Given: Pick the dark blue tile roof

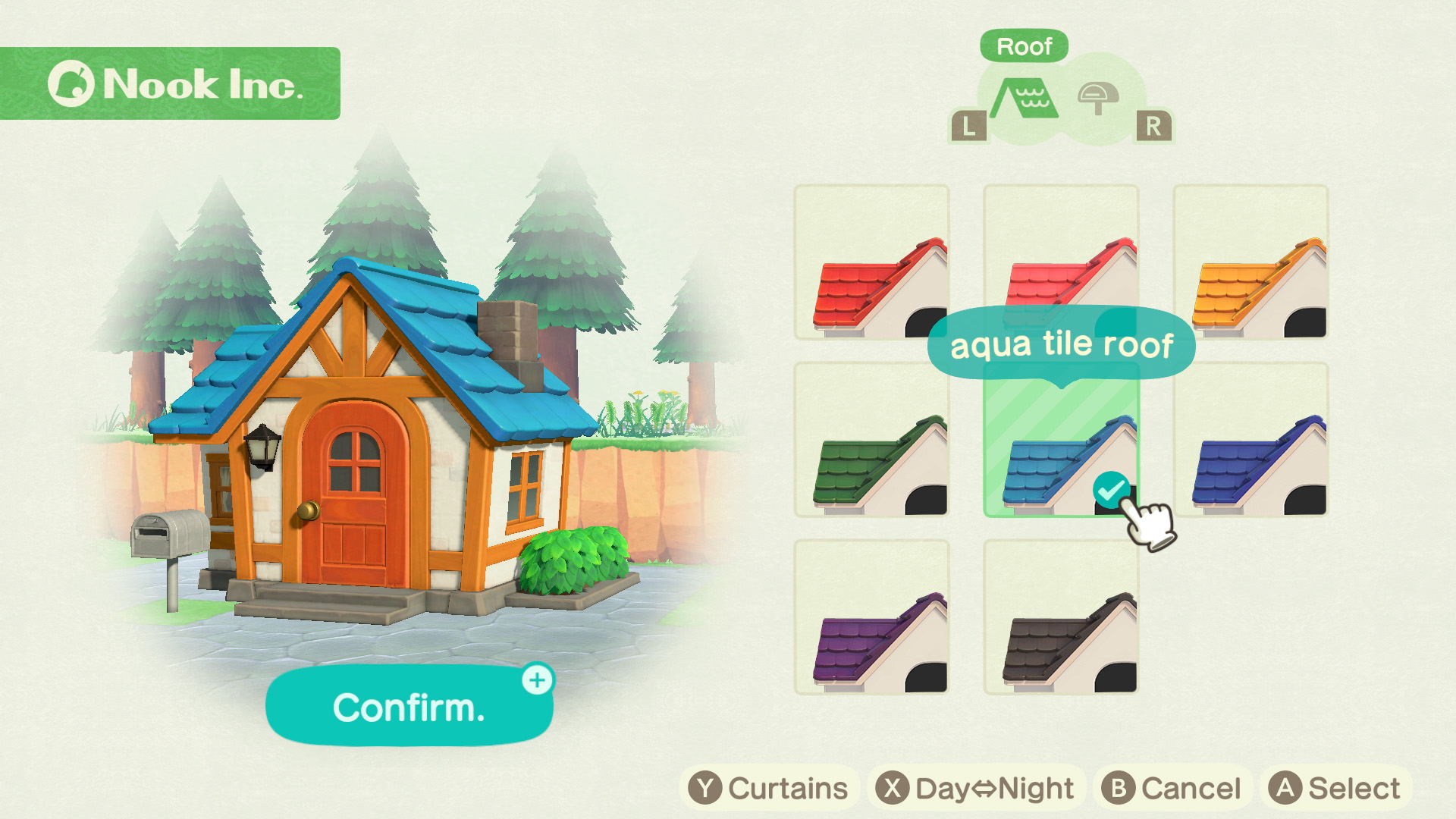Looking at the screenshot, I should (x=1250, y=441).
